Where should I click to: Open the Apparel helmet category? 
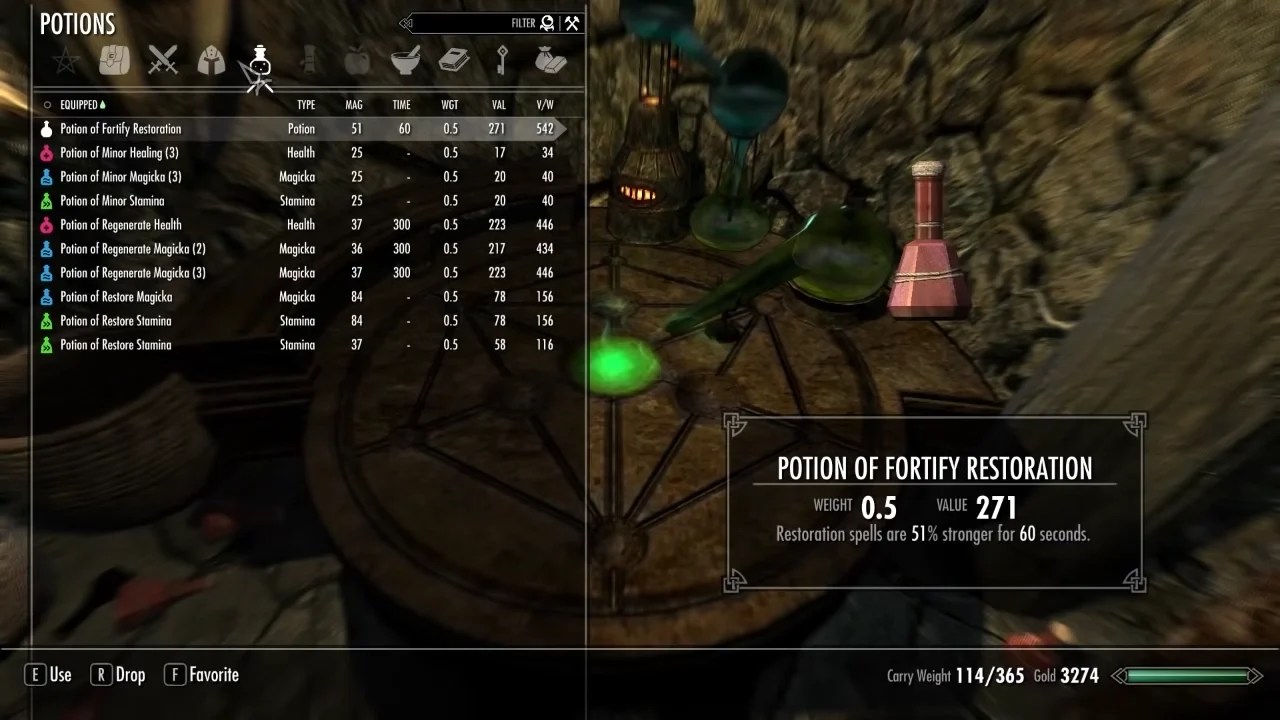211,60
